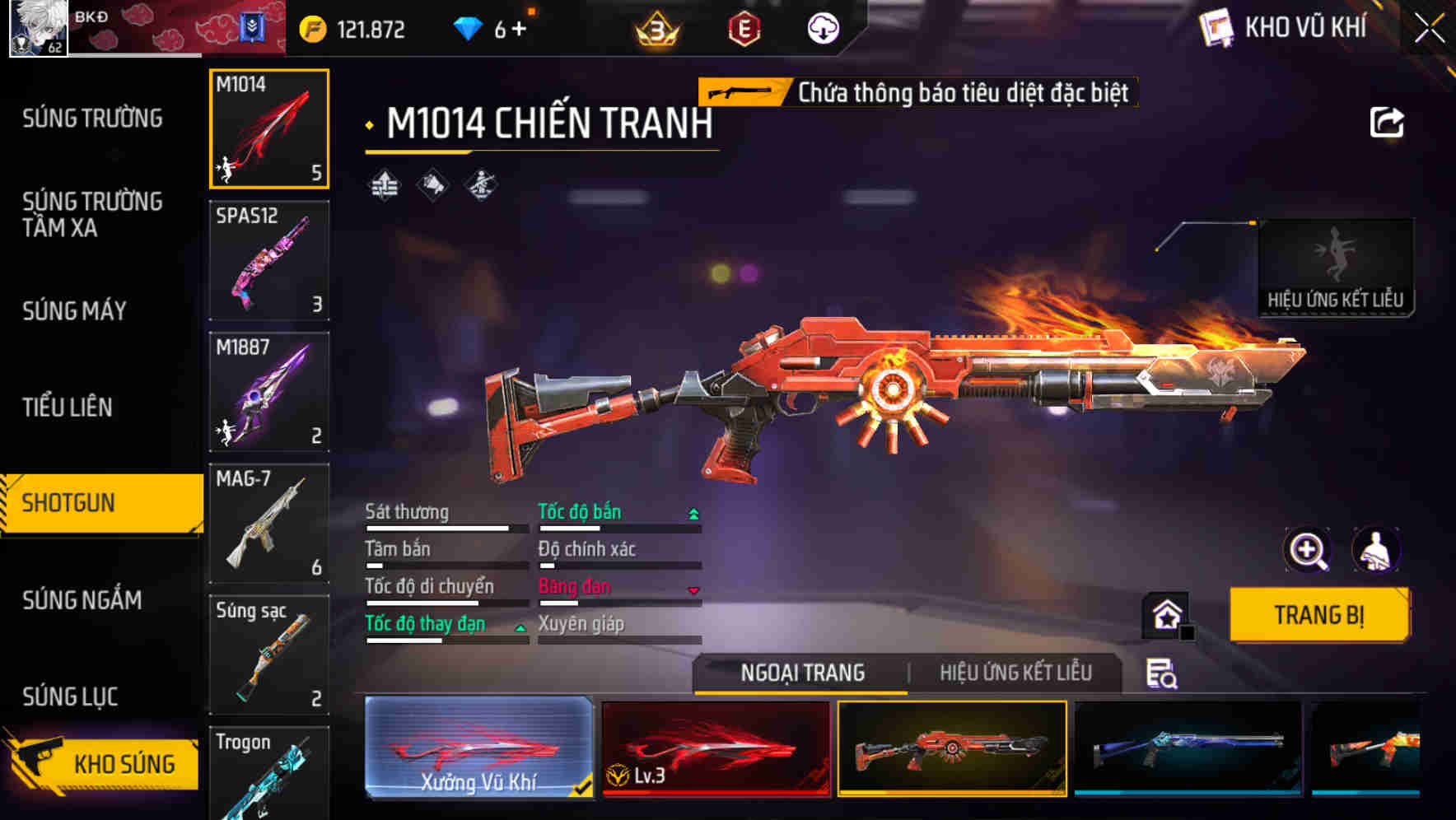Select the Súng sạc weapon tile
Viewport: 1456px width, 820px height.
(269, 655)
